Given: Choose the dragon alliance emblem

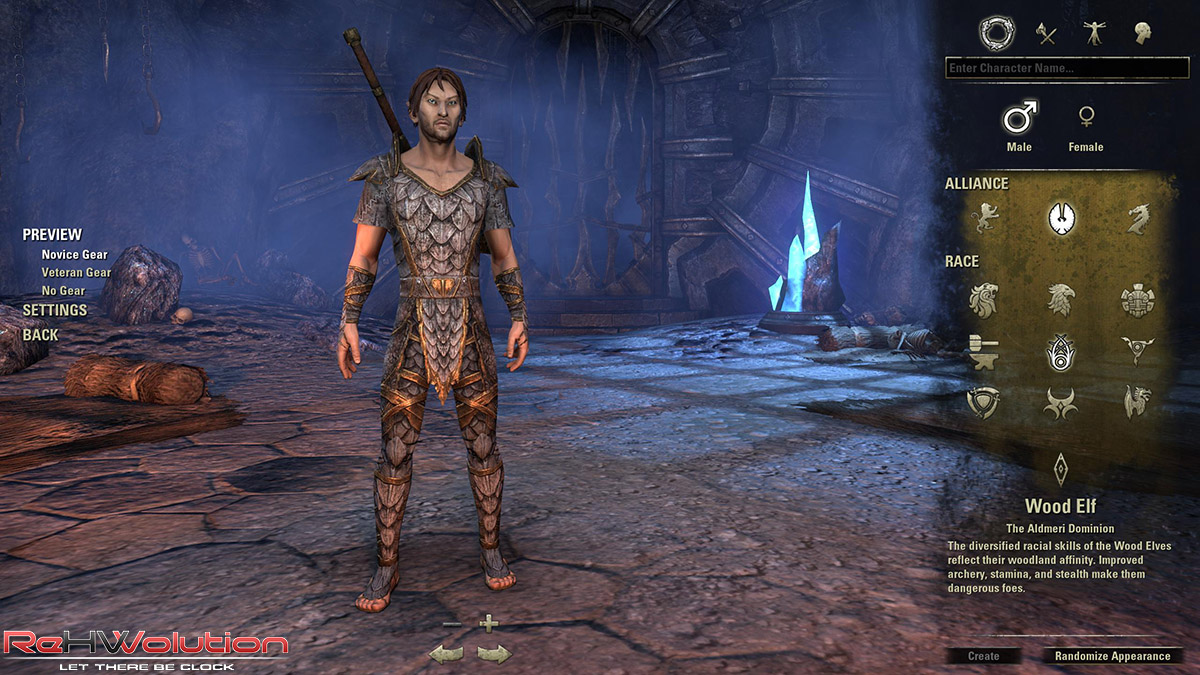Looking at the screenshot, I should [x=1137, y=218].
